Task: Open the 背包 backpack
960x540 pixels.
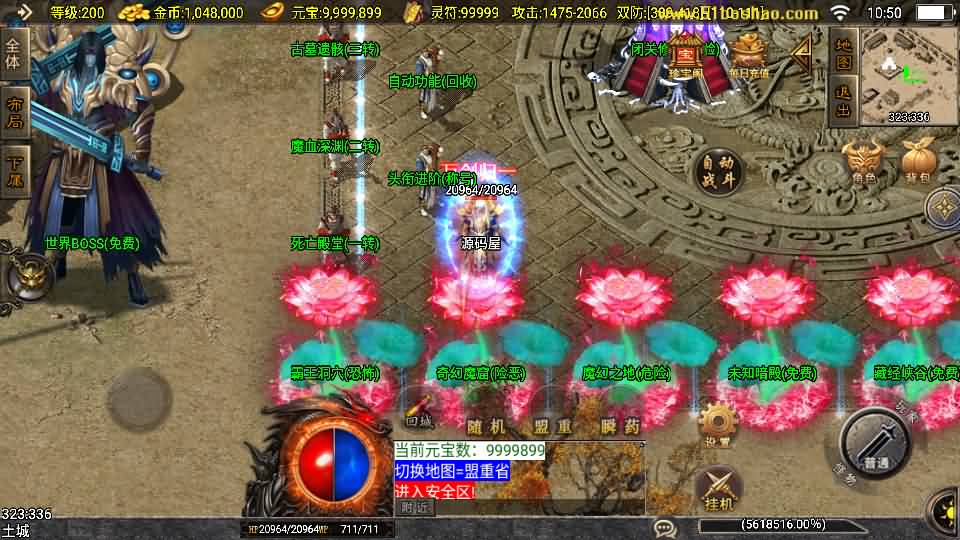Action: (919, 164)
